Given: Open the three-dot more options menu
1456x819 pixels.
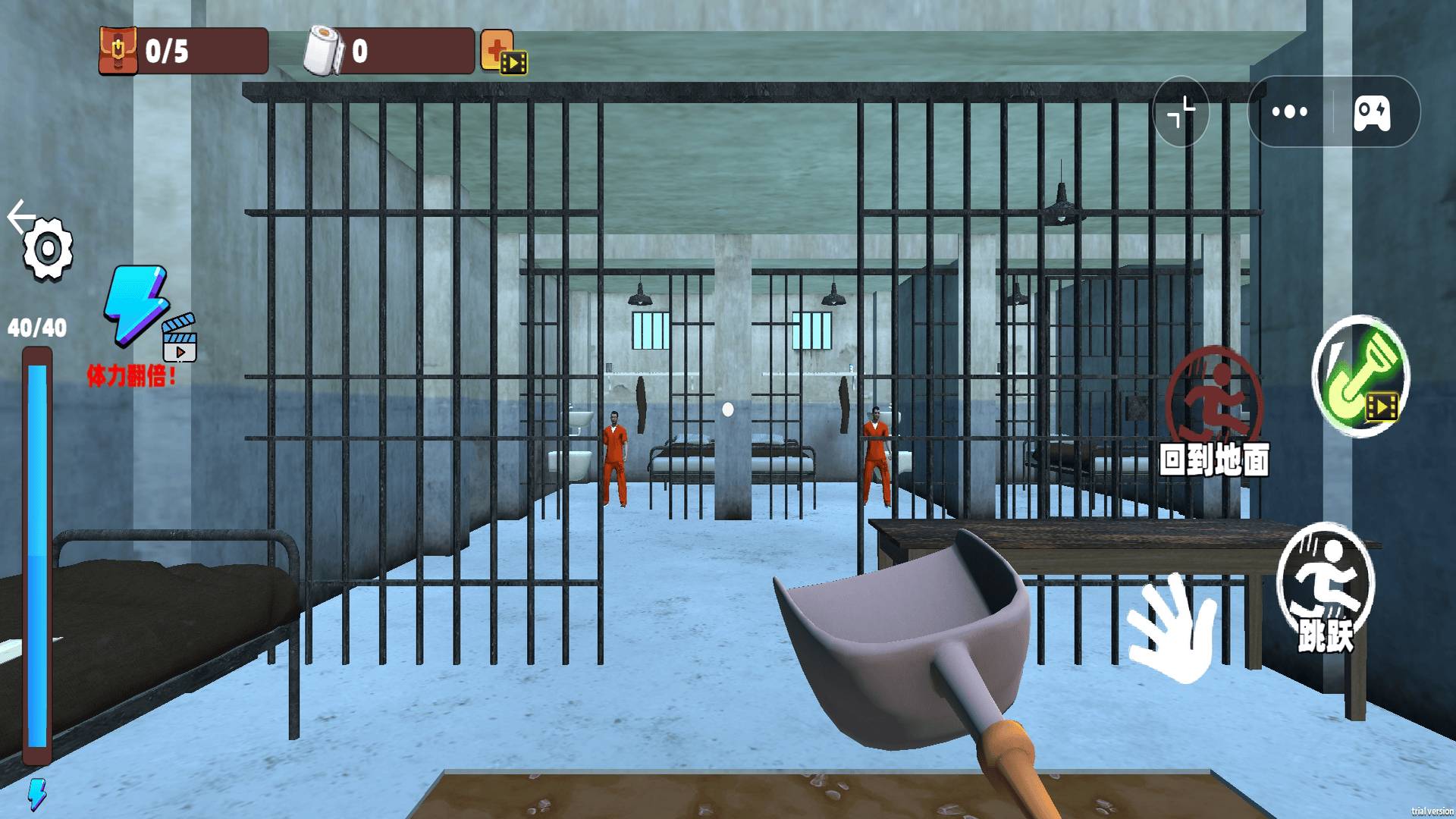Looking at the screenshot, I should (x=1290, y=112).
